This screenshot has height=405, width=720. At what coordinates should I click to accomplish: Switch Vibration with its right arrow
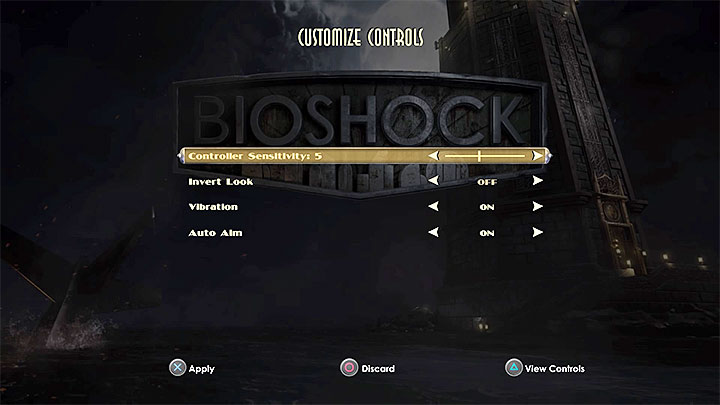tap(538, 207)
